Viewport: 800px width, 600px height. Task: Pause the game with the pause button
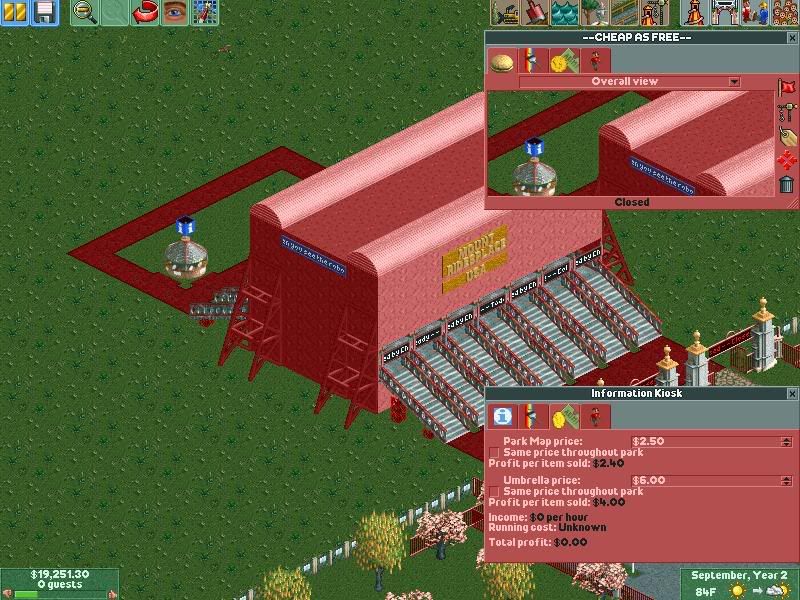[x=16, y=13]
